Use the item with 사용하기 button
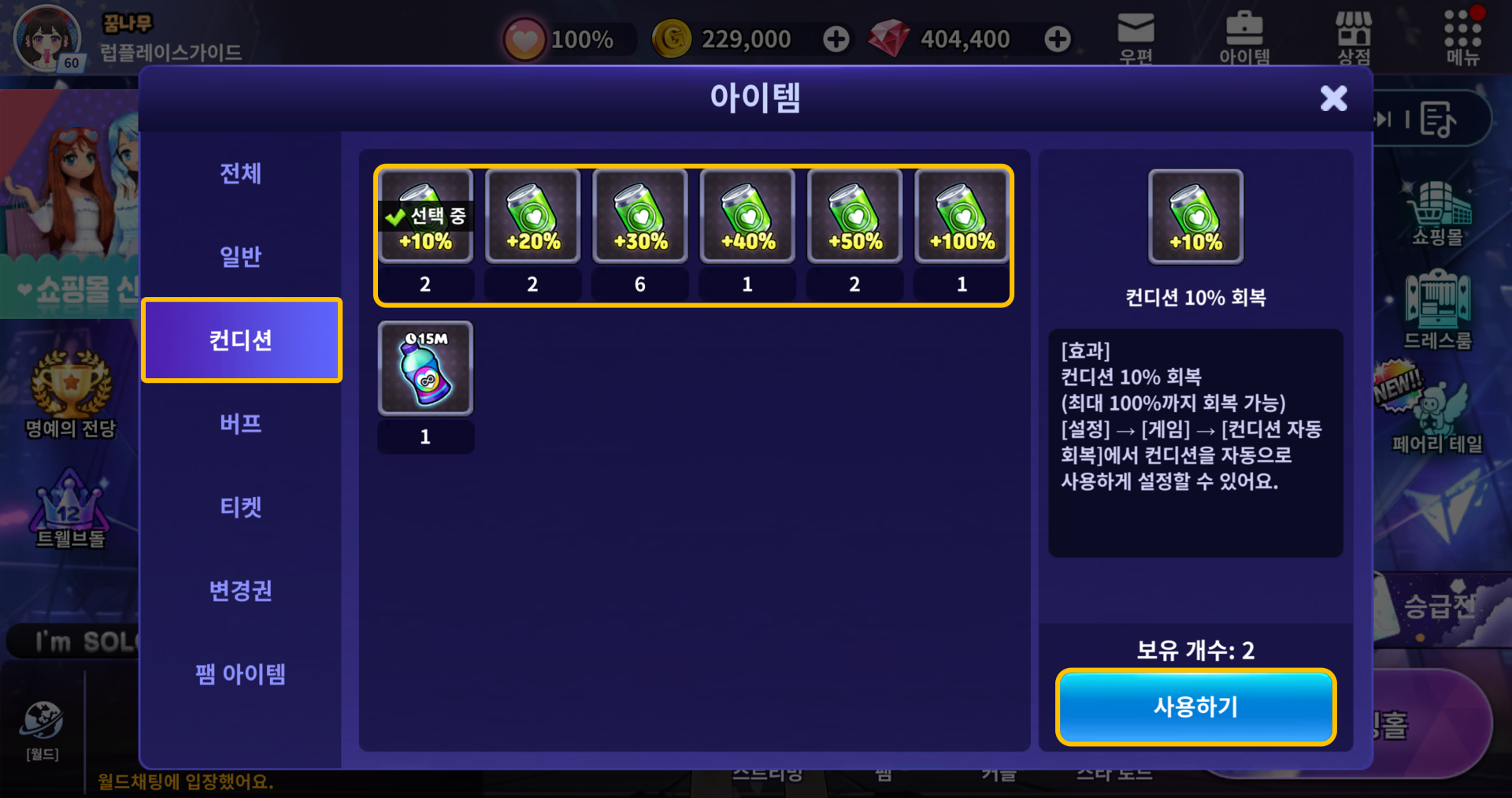 (1195, 707)
